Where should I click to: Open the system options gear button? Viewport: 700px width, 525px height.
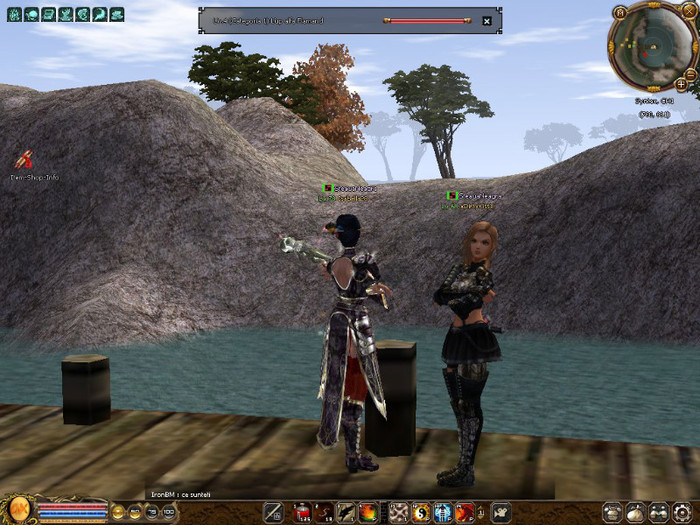[x=683, y=512]
